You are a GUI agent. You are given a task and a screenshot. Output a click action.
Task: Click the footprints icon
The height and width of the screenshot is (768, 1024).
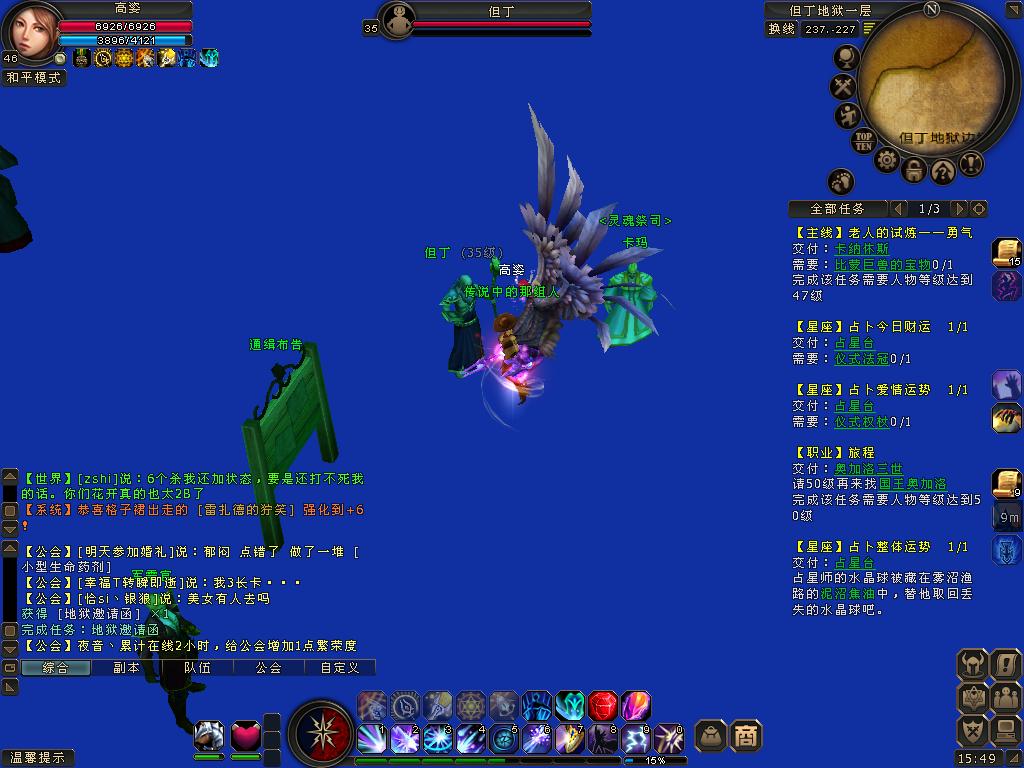point(841,181)
